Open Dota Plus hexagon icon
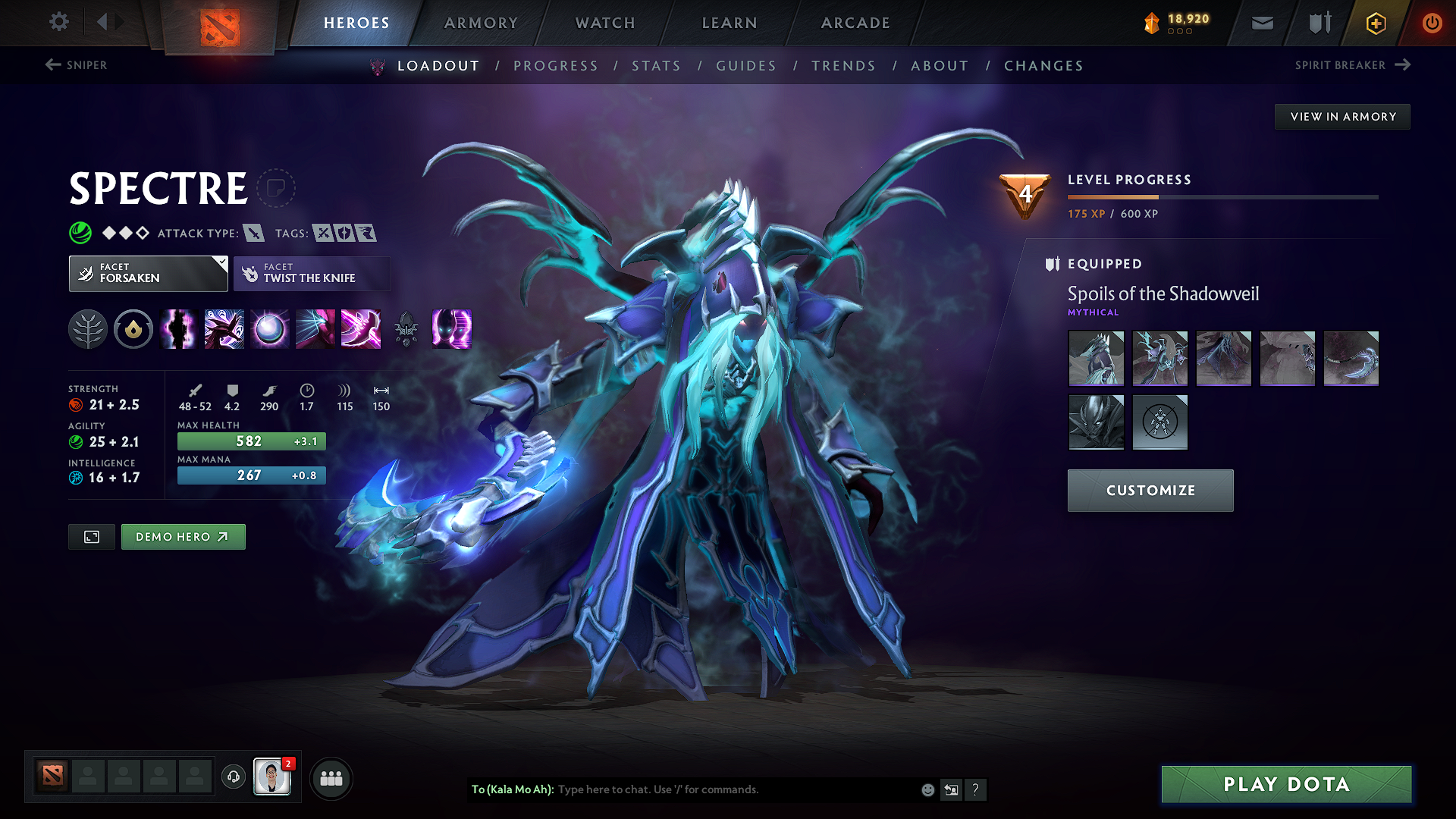This screenshot has height=819, width=1456. click(x=1375, y=23)
